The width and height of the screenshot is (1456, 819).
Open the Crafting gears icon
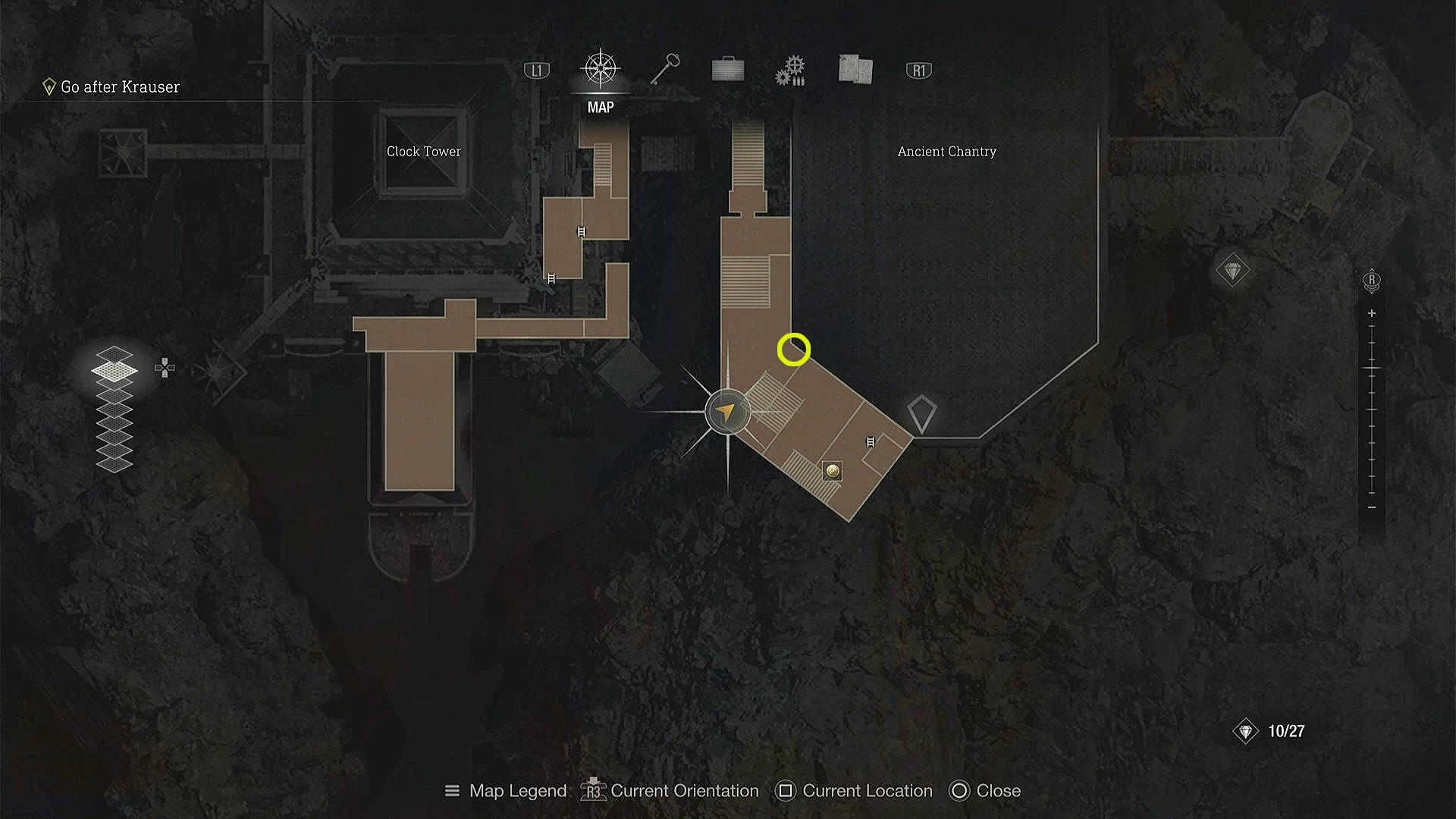(x=790, y=69)
